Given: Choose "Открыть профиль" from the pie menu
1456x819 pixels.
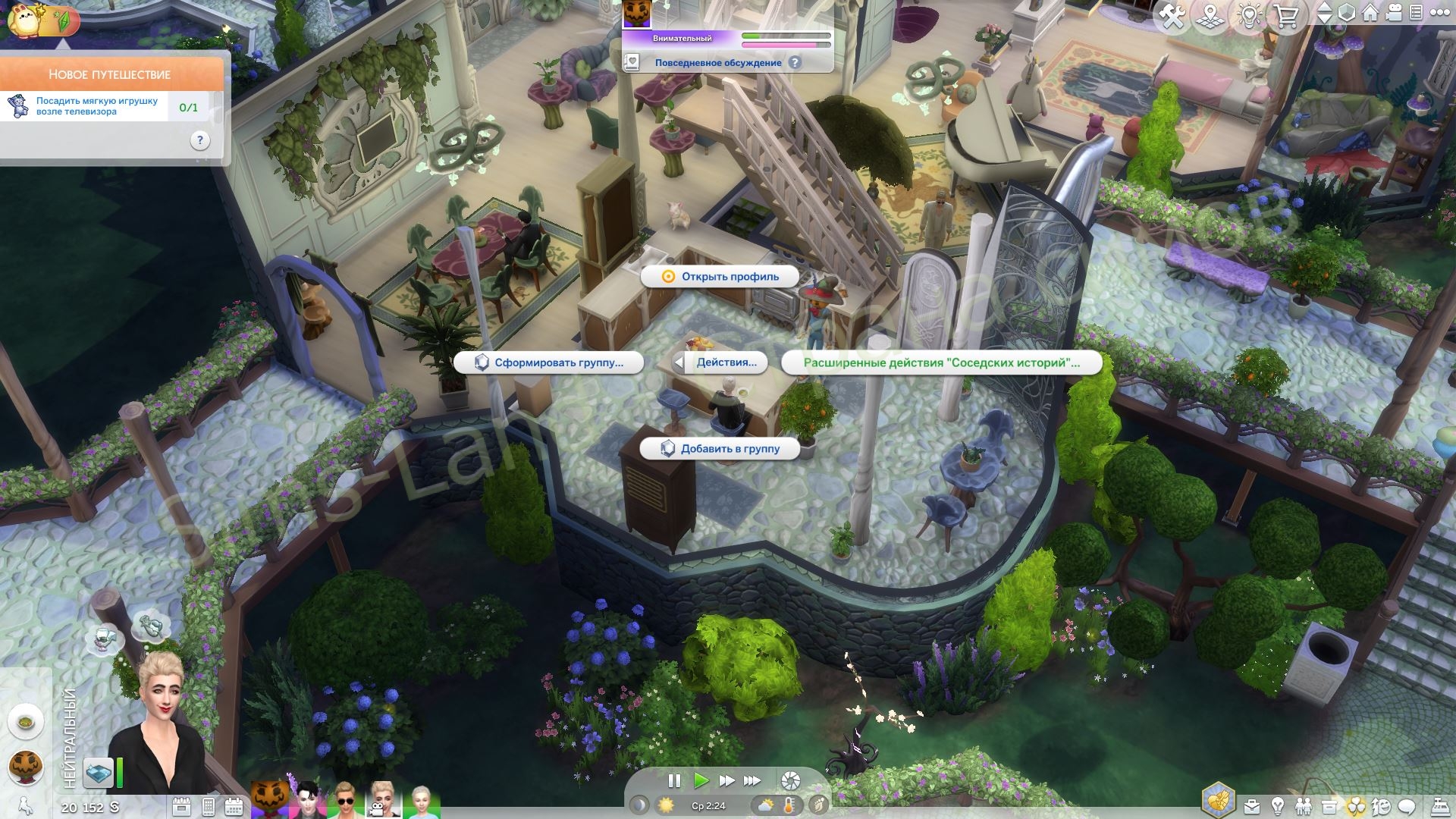Looking at the screenshot, I should point(720,277).
